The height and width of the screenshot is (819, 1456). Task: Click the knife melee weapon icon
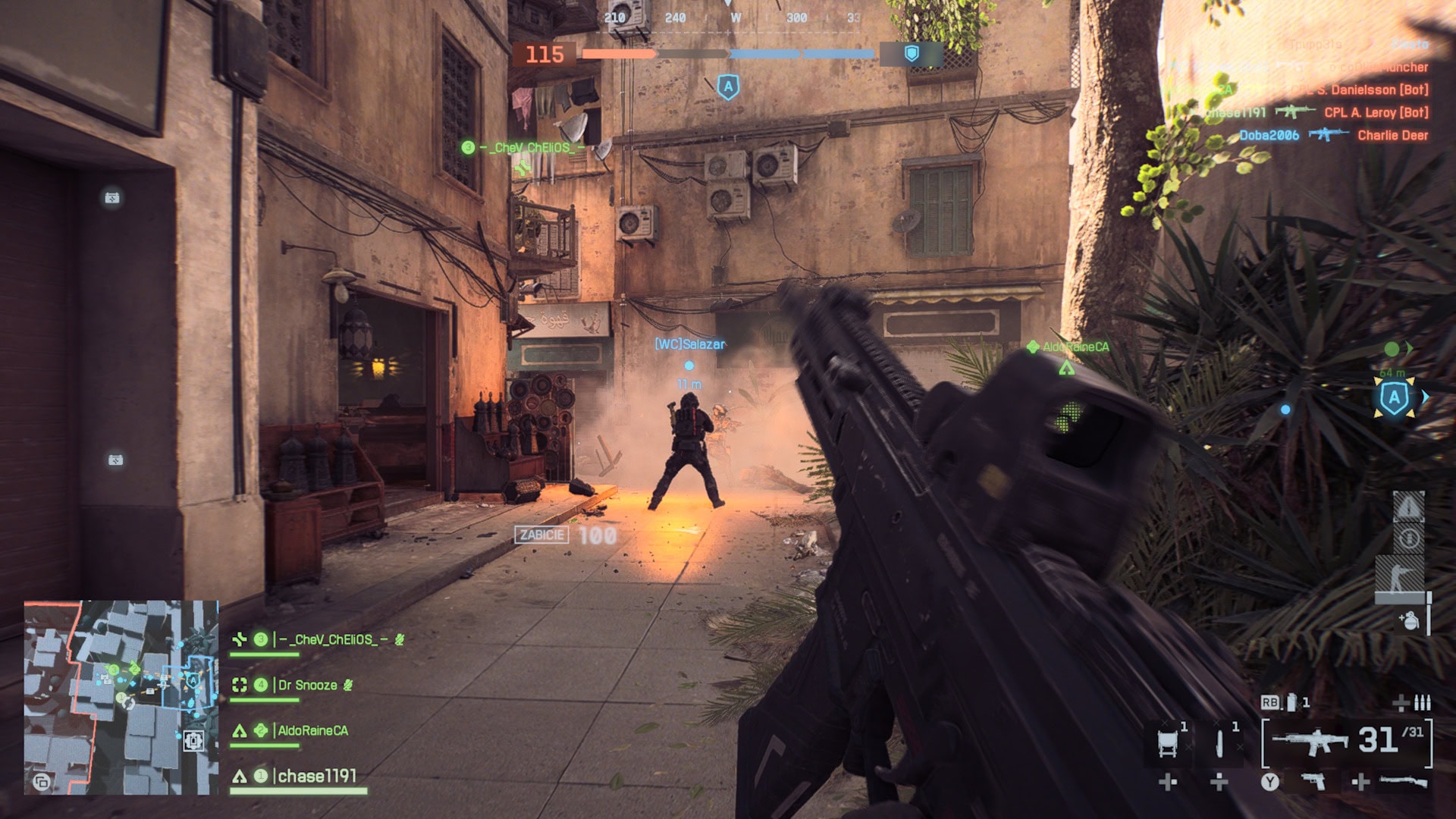(1220, 742)
